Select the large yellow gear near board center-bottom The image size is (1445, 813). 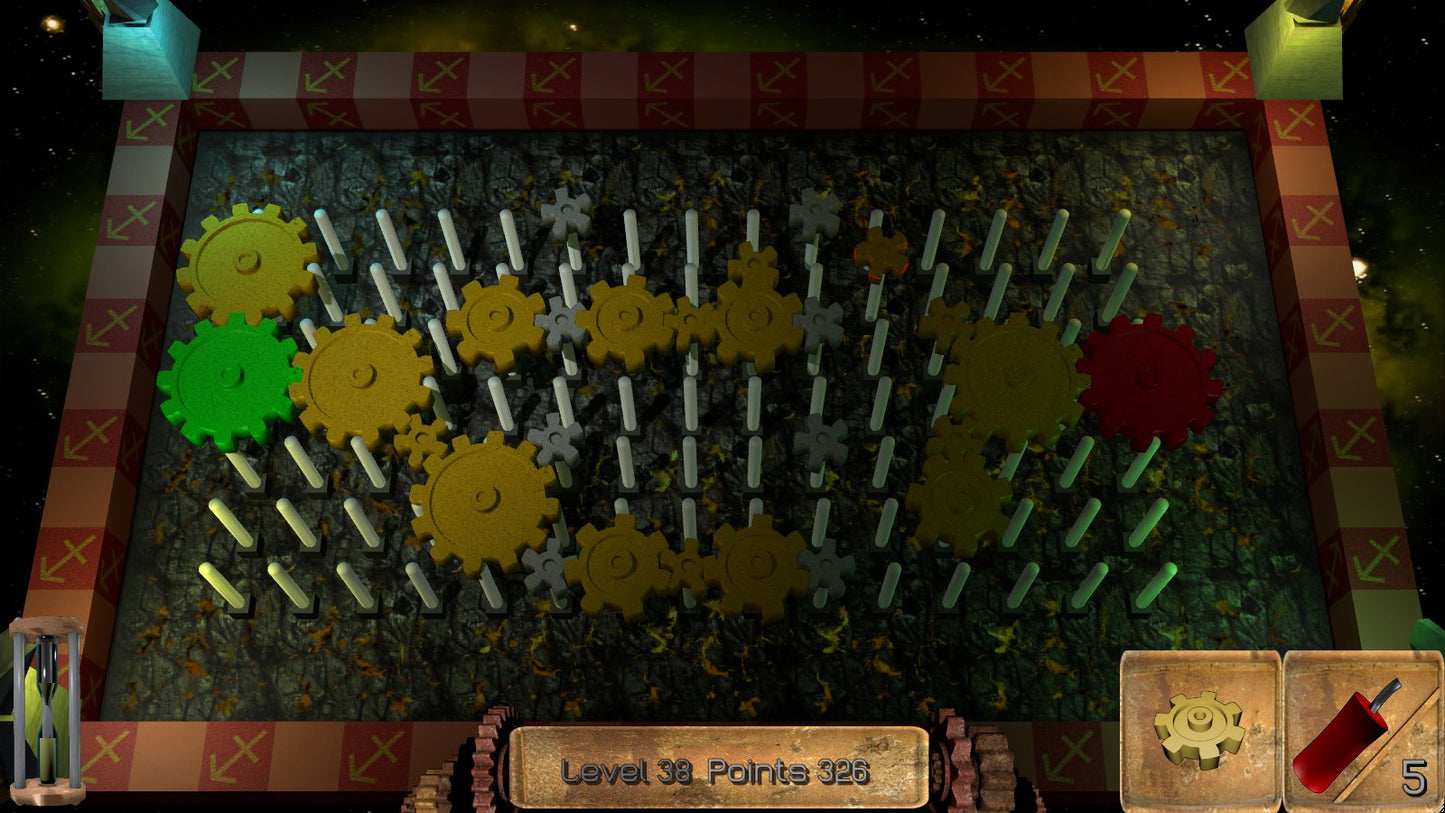pos(485,500)
